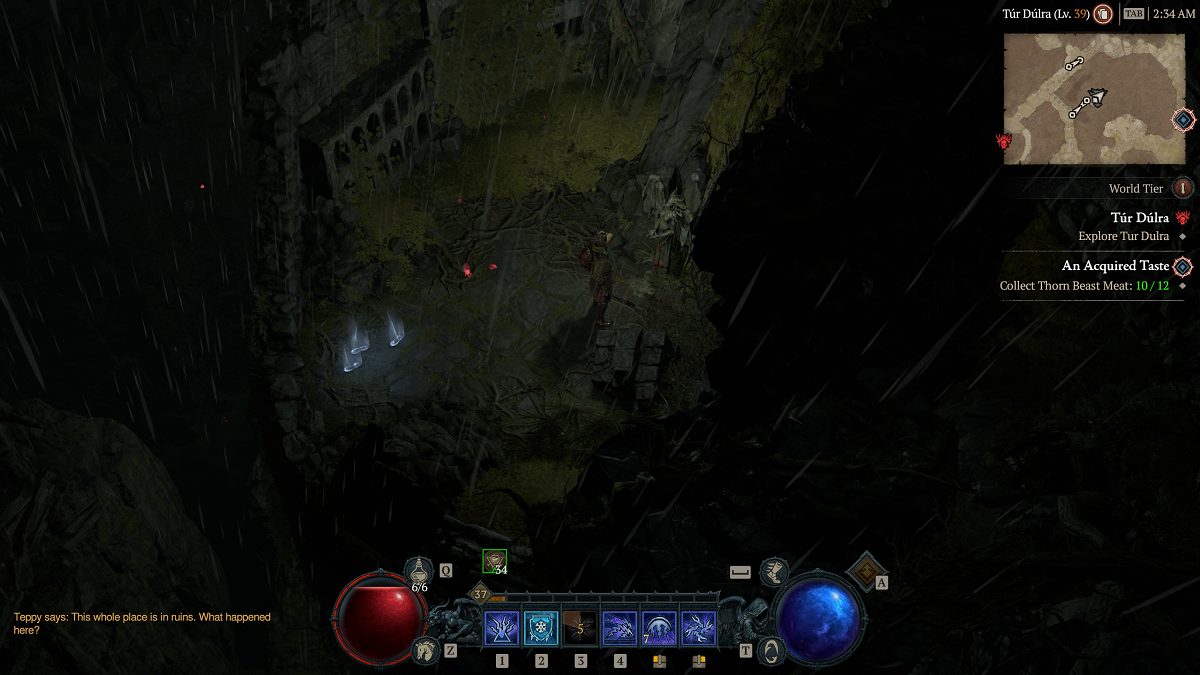This screenshot has width=1200, height=675.
Task: Use the rightmost lightning skill on hotbar
Action: click(698, 628)
